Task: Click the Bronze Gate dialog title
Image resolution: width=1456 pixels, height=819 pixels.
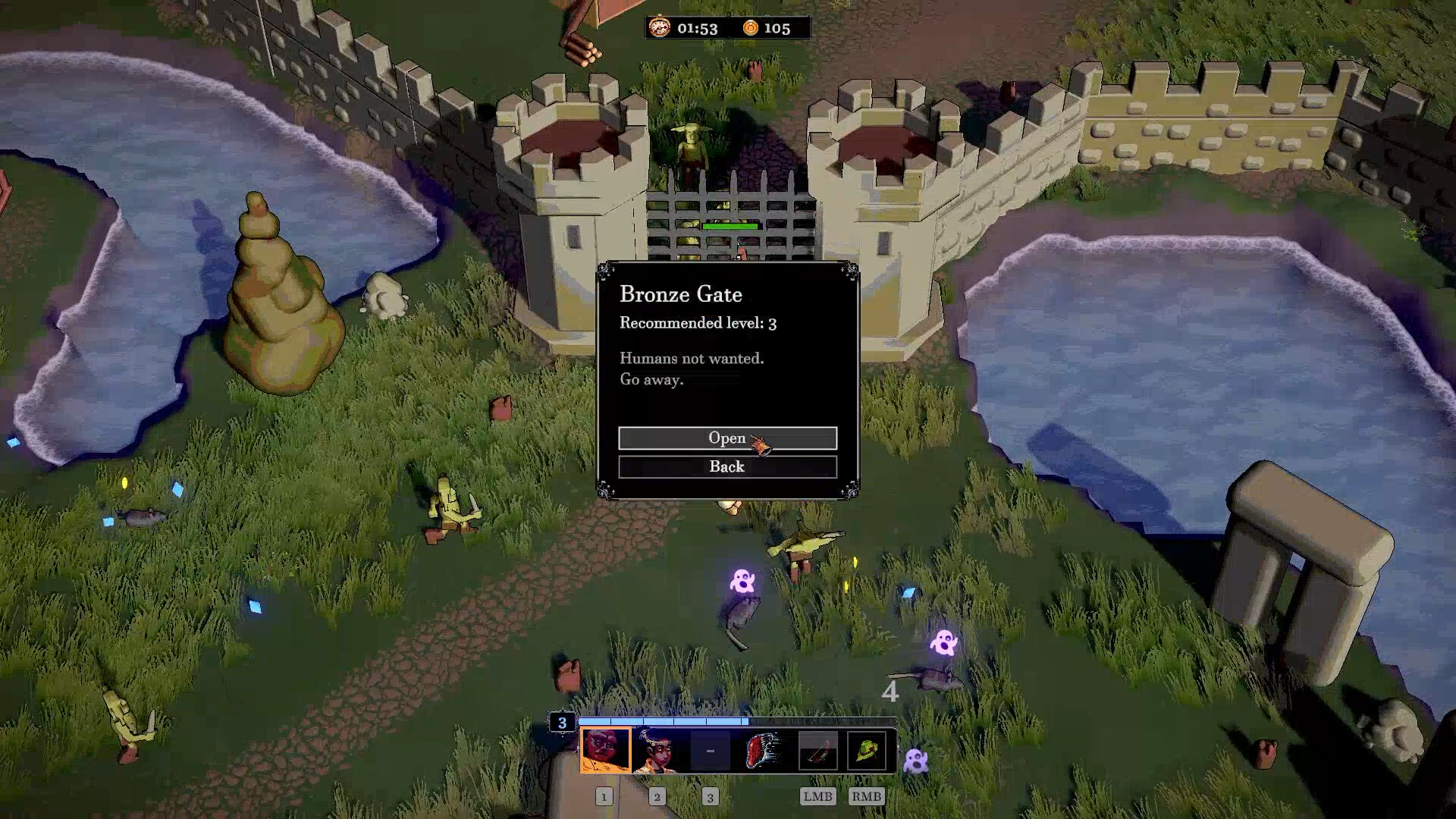Action: (681, 295)
